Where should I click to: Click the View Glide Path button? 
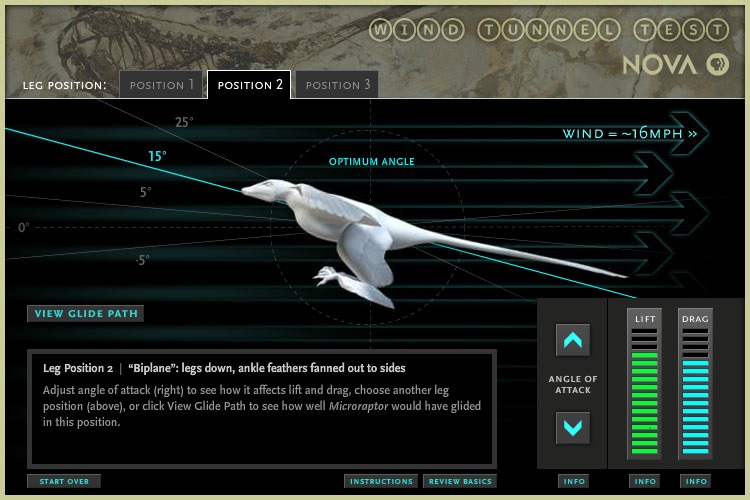(x=85, y=314)
